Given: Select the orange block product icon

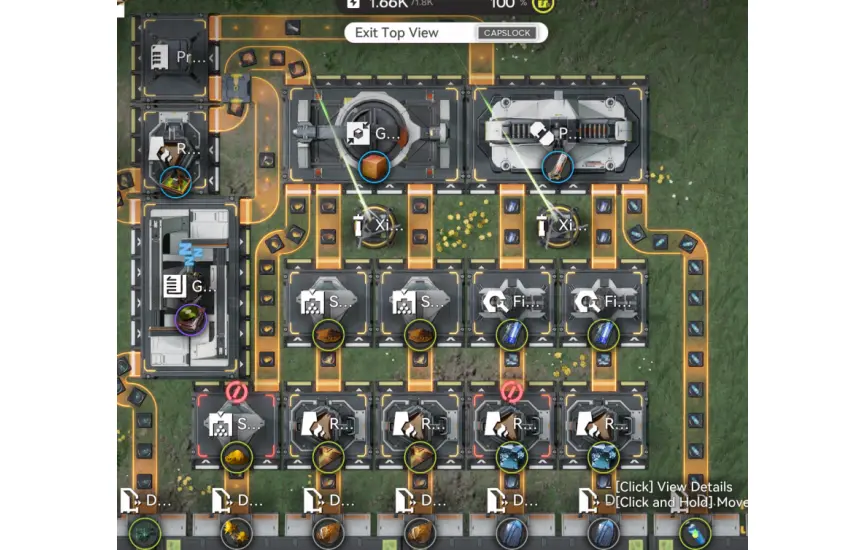Looking at the screenshot, I should click(375, 166).
